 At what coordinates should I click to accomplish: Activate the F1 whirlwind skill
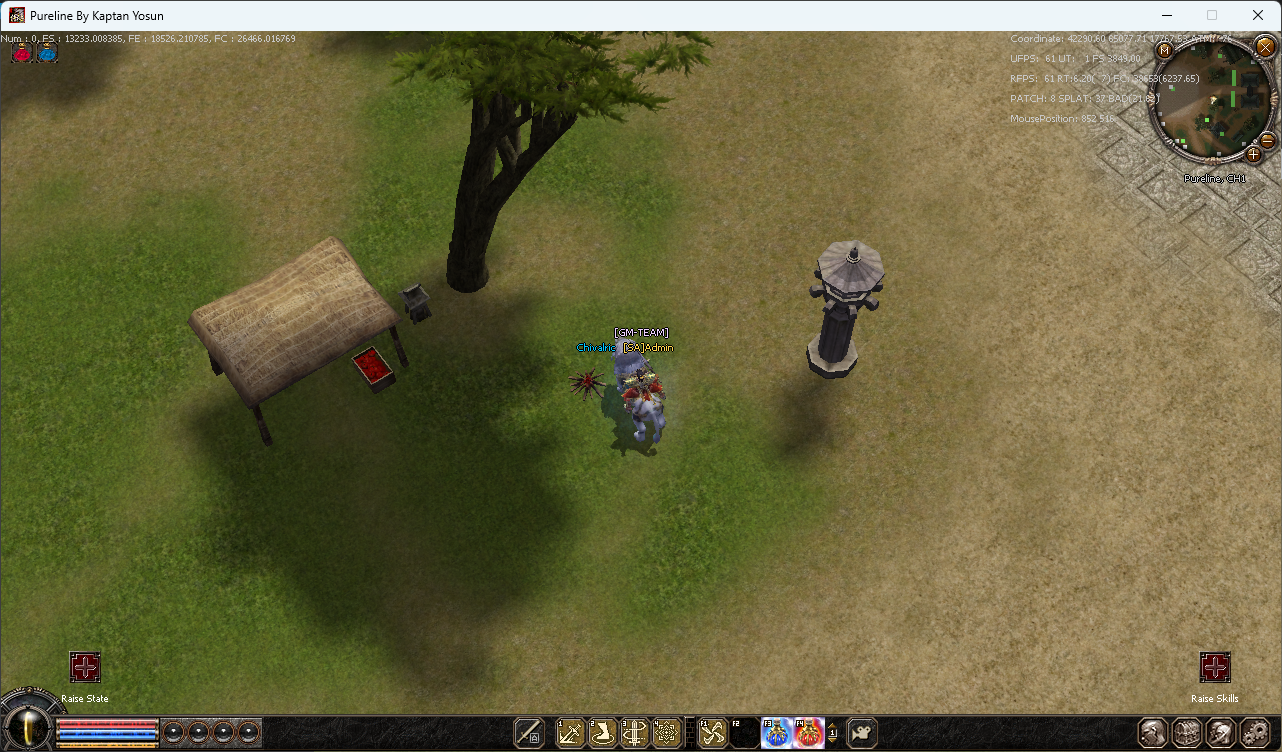coord(711,732)
